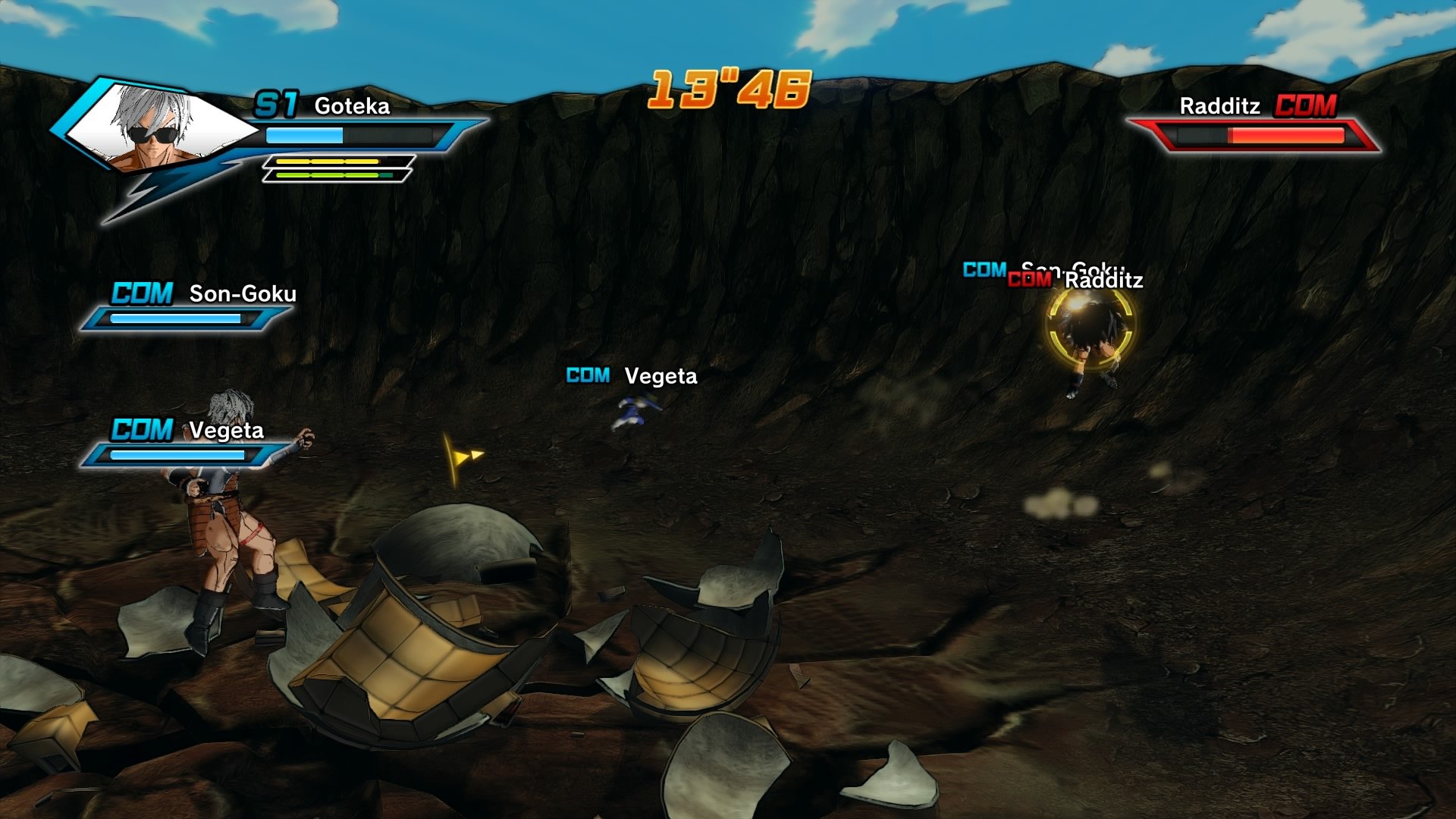Click the Vegeta name label in the battlefield
Image resolution: width=1456 pixels, height=819 pixels.
pos(660,375)
